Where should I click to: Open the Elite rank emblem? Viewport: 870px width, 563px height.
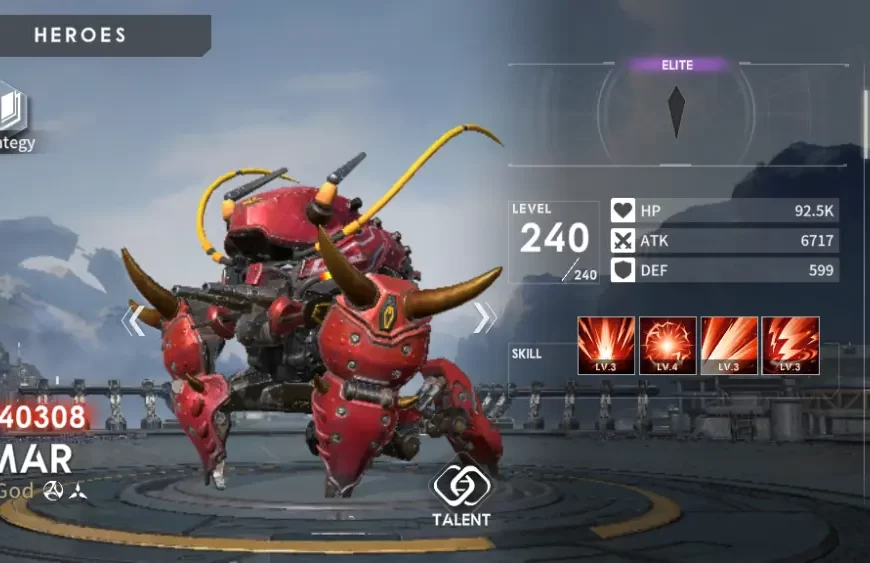point(677,110)
